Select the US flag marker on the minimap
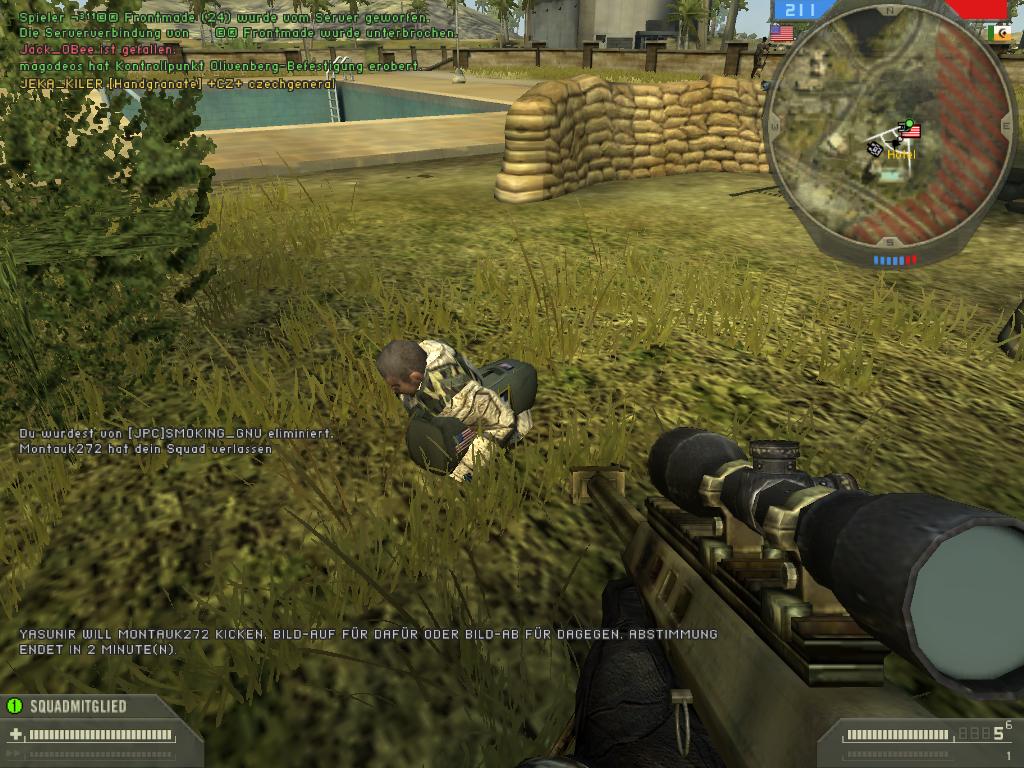The width and height of the screenshot is (1024, 768). (x=910, y=130)
